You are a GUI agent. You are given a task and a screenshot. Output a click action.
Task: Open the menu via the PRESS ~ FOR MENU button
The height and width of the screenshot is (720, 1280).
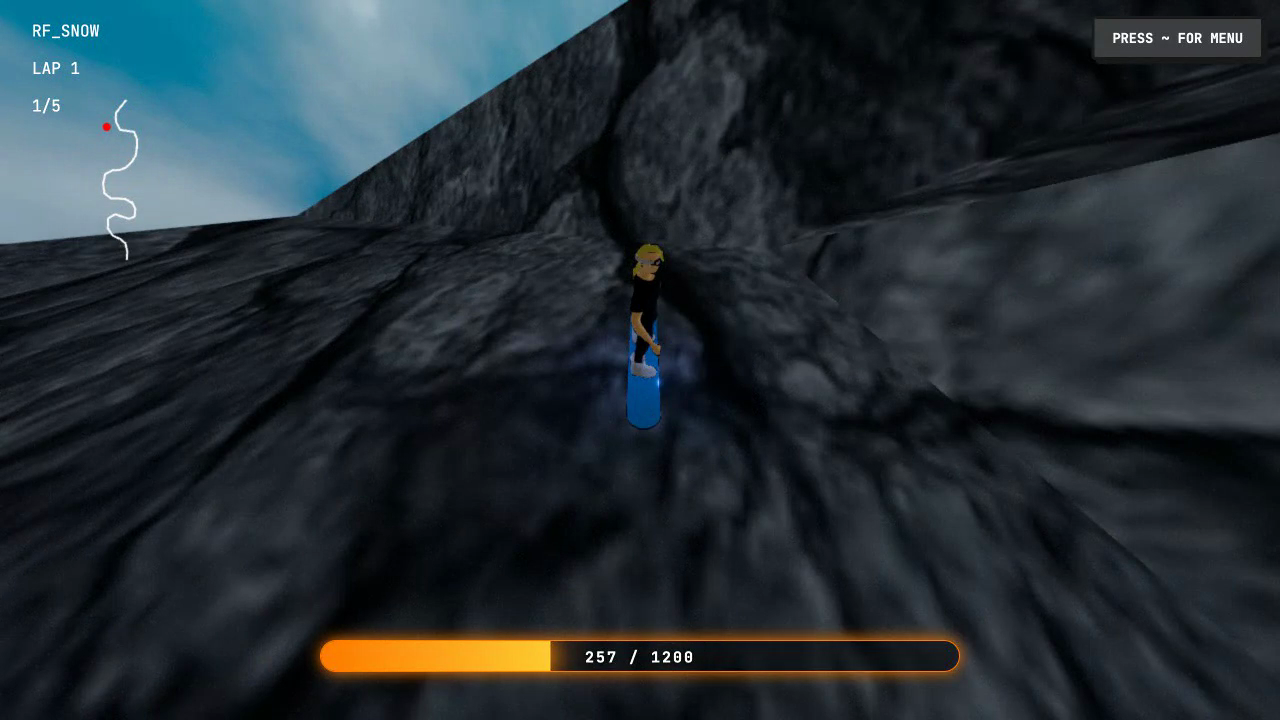point(1177,38)
